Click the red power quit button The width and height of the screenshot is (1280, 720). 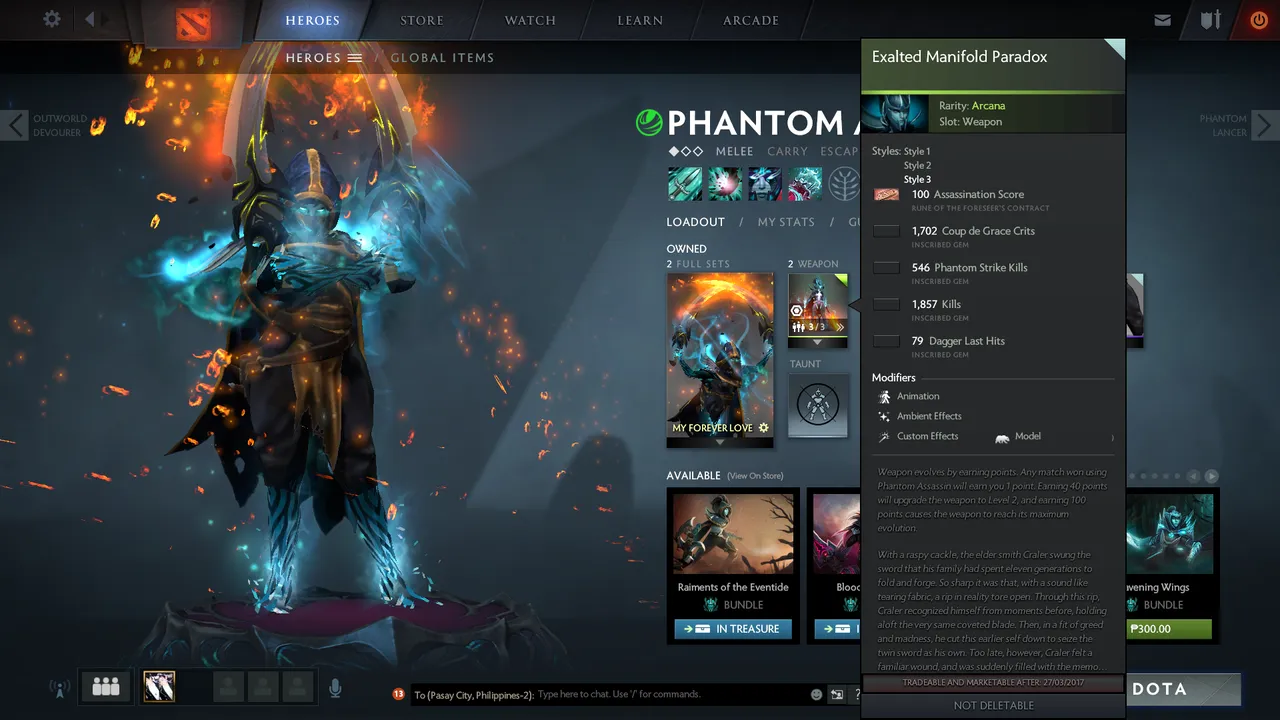(x=1259, y=20)
